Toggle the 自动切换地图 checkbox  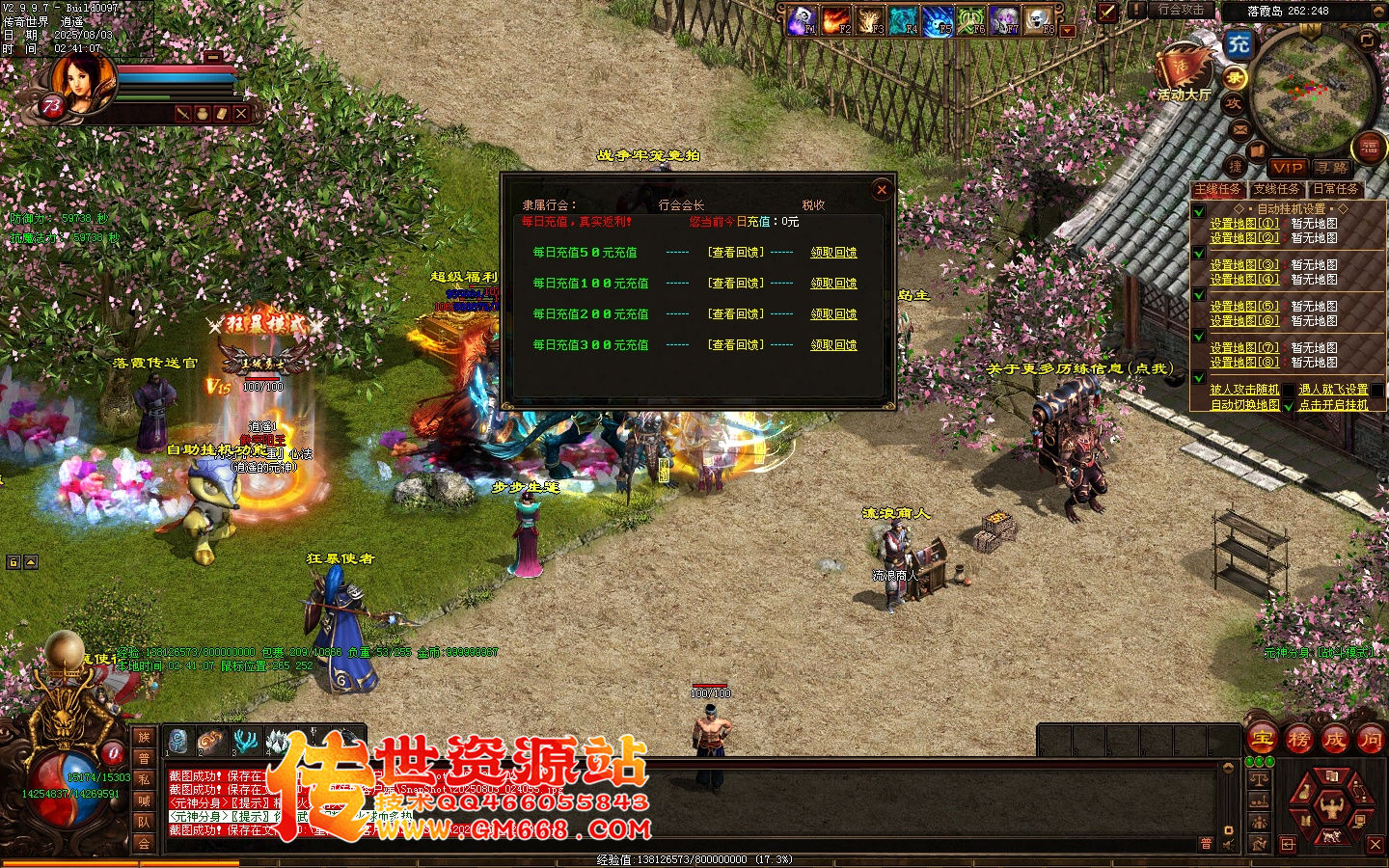coord(1289,406)
